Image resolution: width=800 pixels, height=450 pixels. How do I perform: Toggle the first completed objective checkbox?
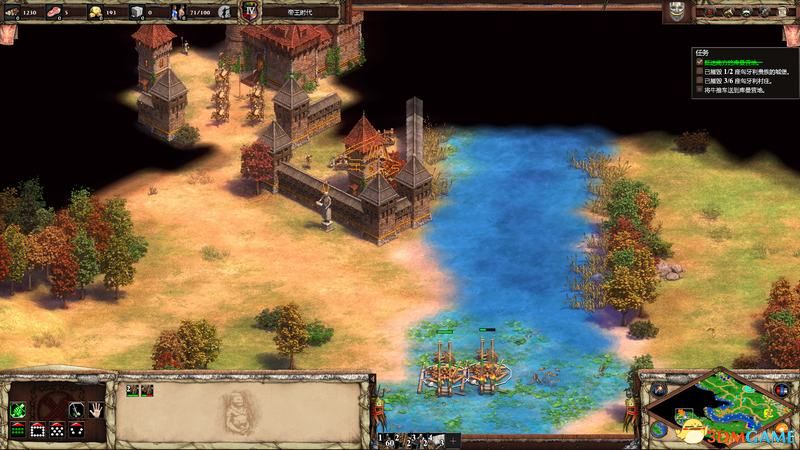pos(700,61)
